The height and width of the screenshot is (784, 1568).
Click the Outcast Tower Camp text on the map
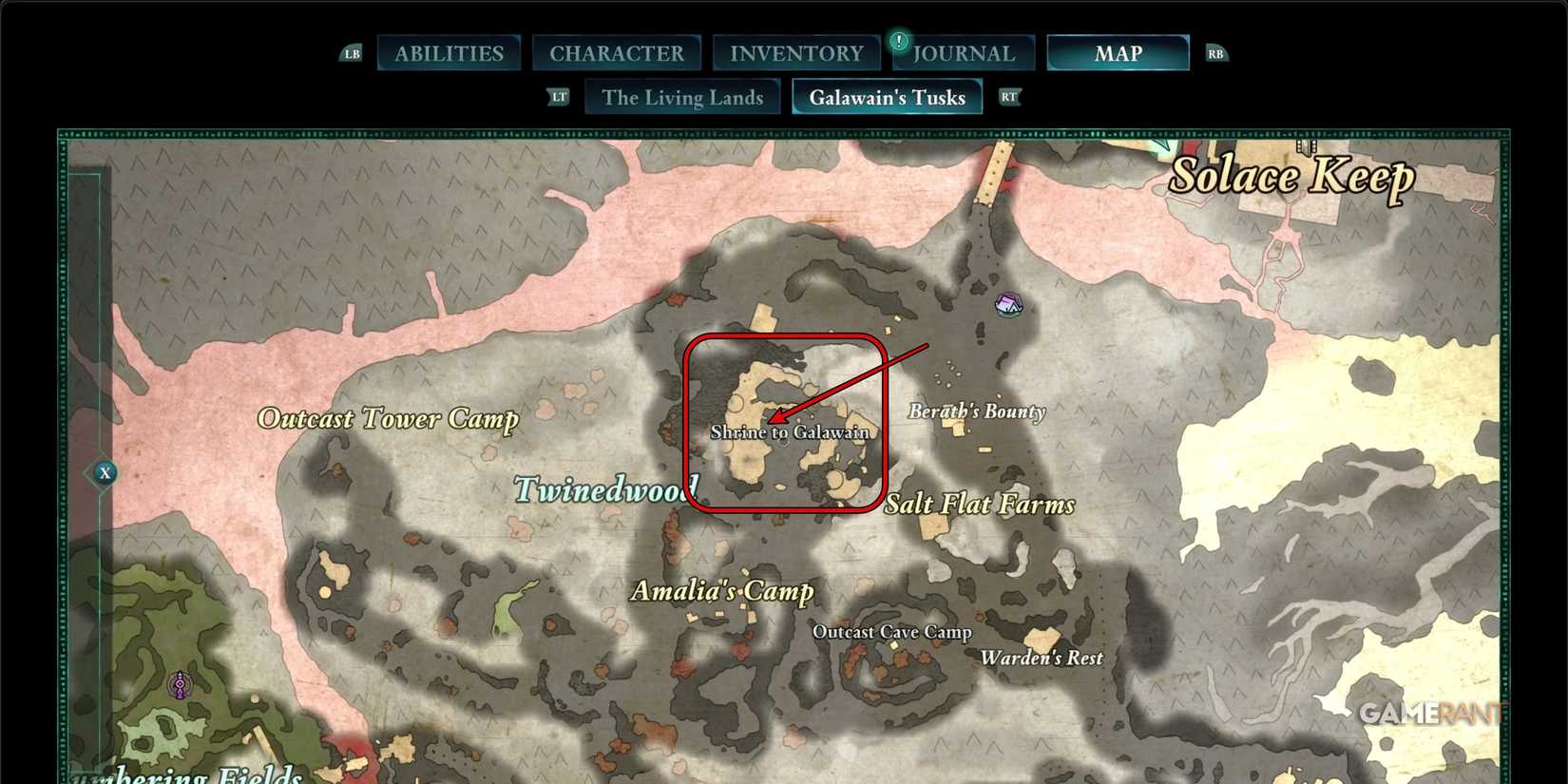pyautogui.click(x=388, y=418)
